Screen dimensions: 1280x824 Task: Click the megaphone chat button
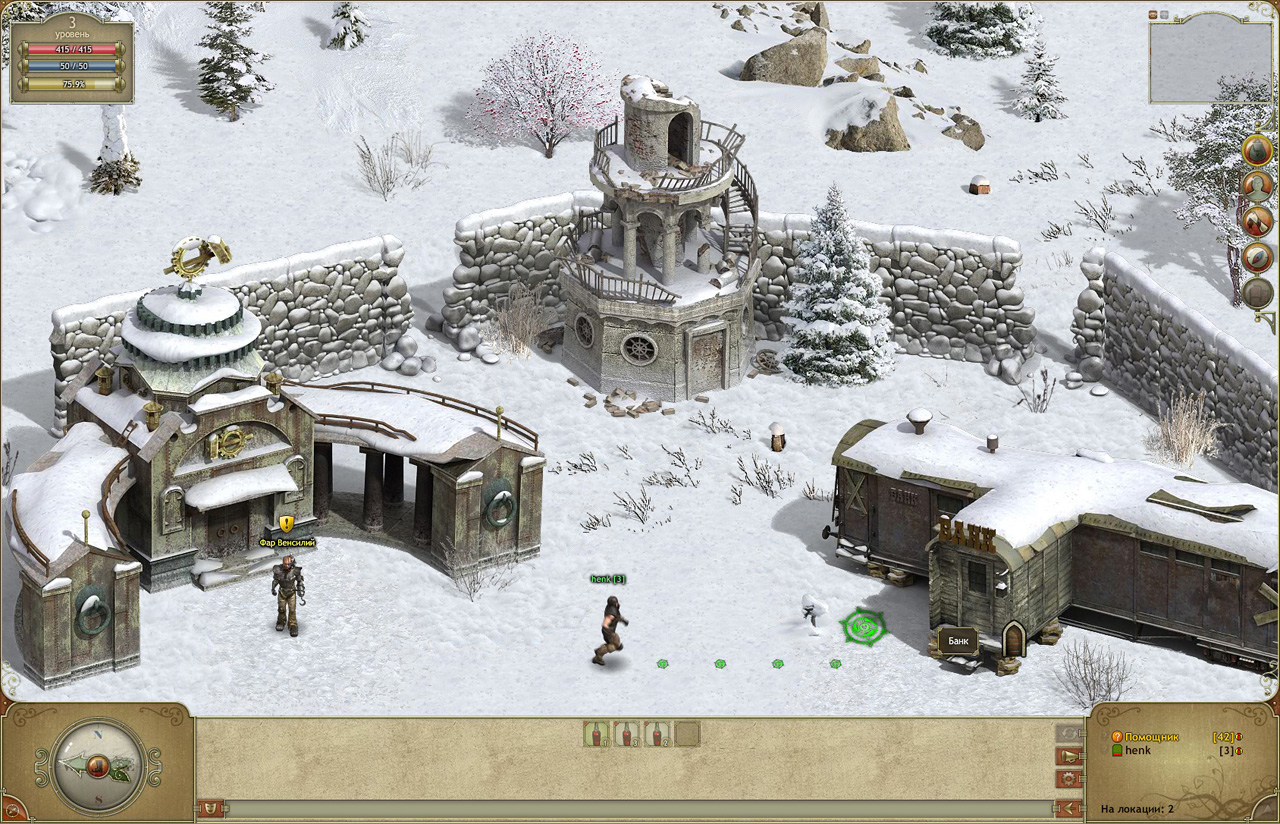tap(1068, 756)
